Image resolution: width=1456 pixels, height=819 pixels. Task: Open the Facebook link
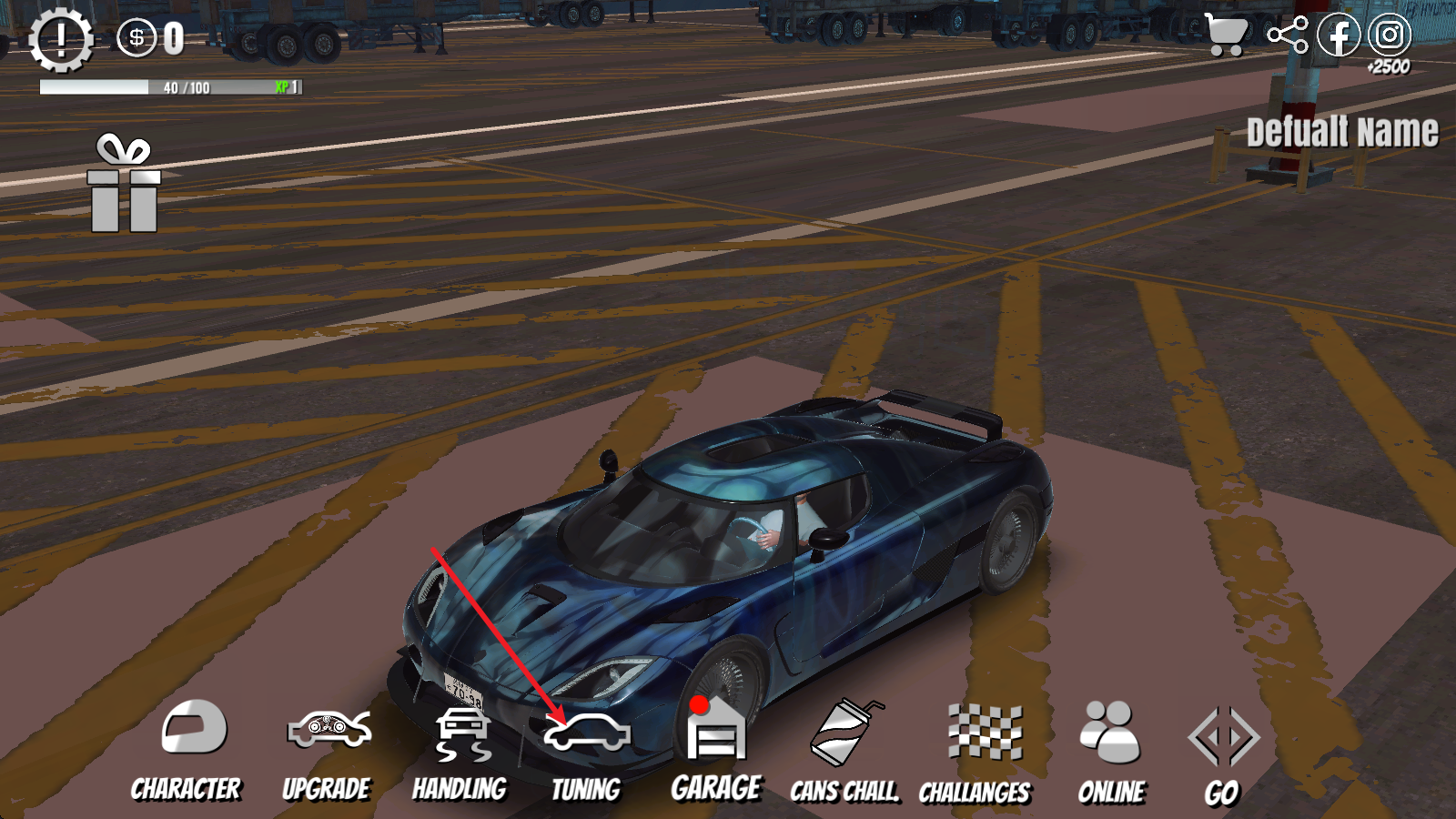(1339, 35)
